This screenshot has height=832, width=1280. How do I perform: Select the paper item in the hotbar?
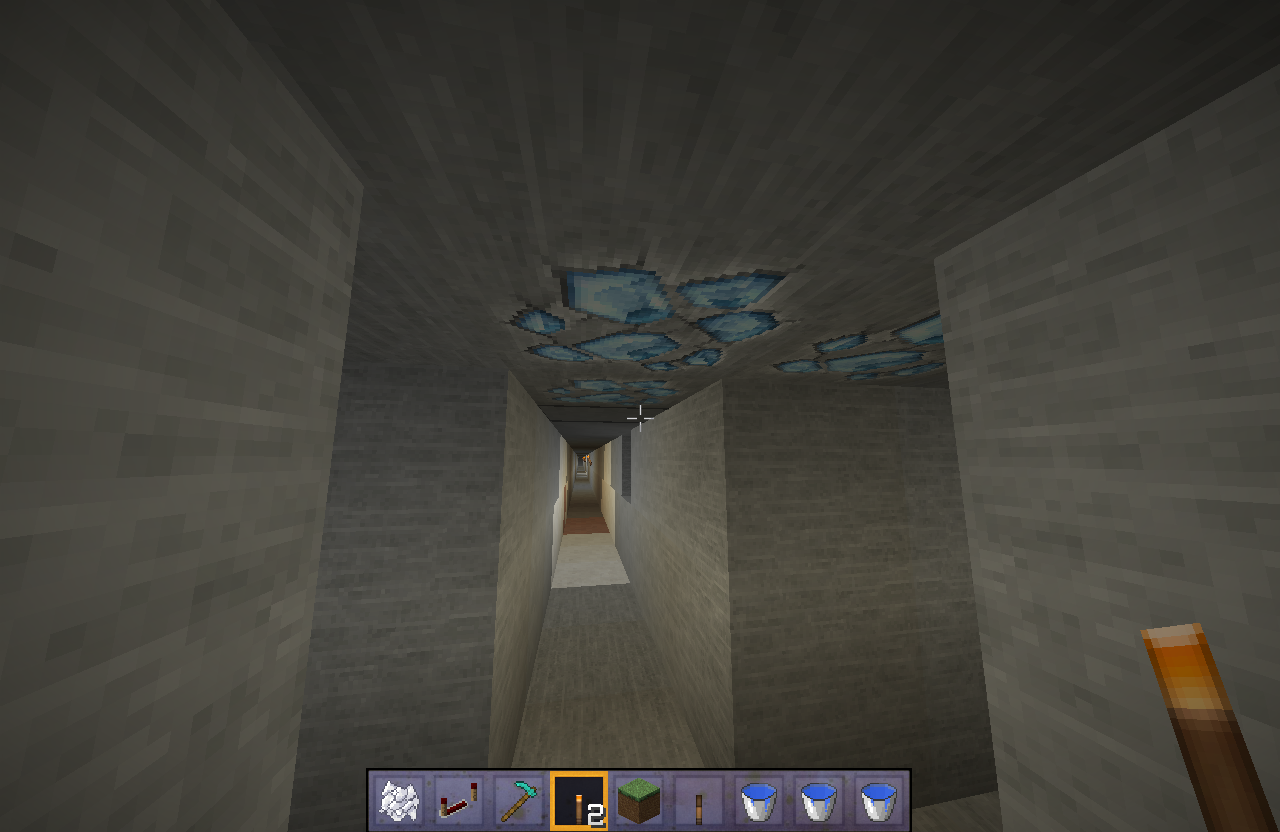pos(399,797)
